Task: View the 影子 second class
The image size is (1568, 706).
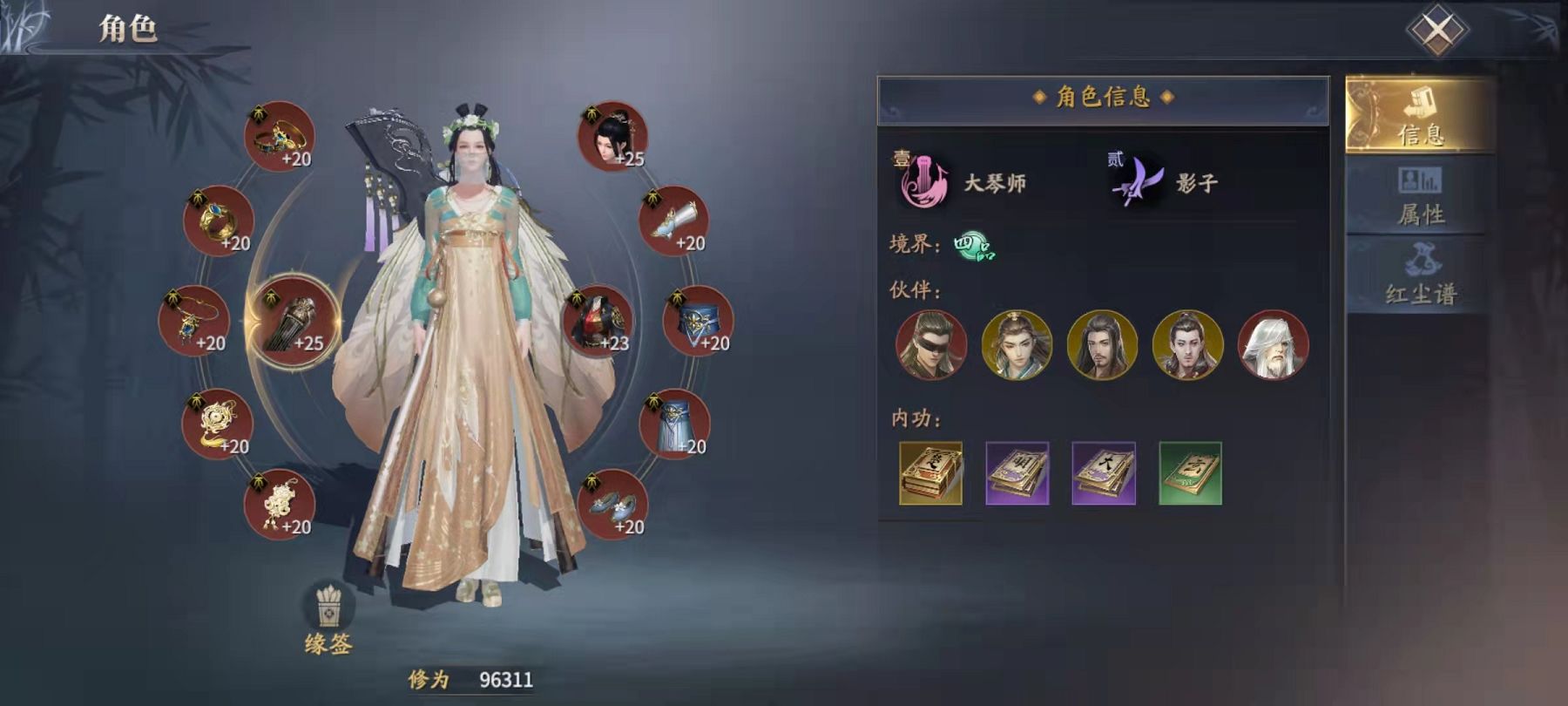Action: tap(1167, 182)
